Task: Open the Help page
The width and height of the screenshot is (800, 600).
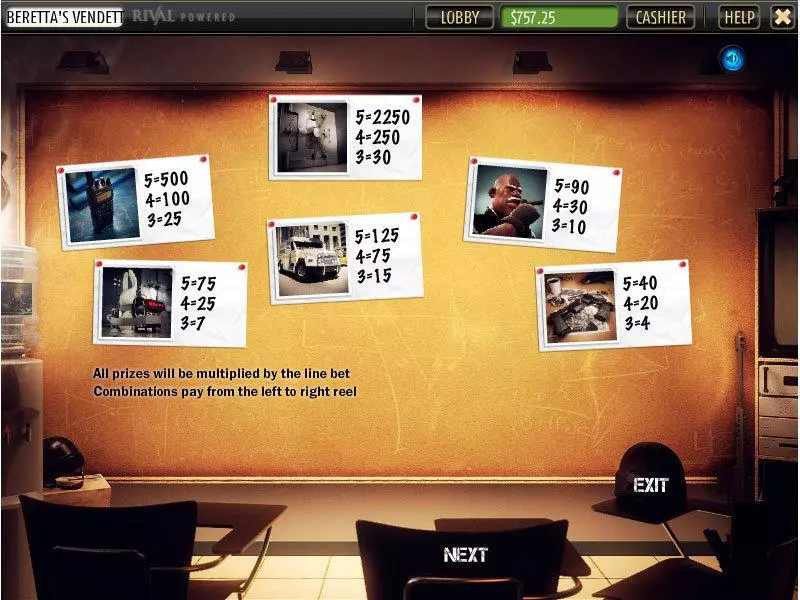Action: [x=739, y=17]
